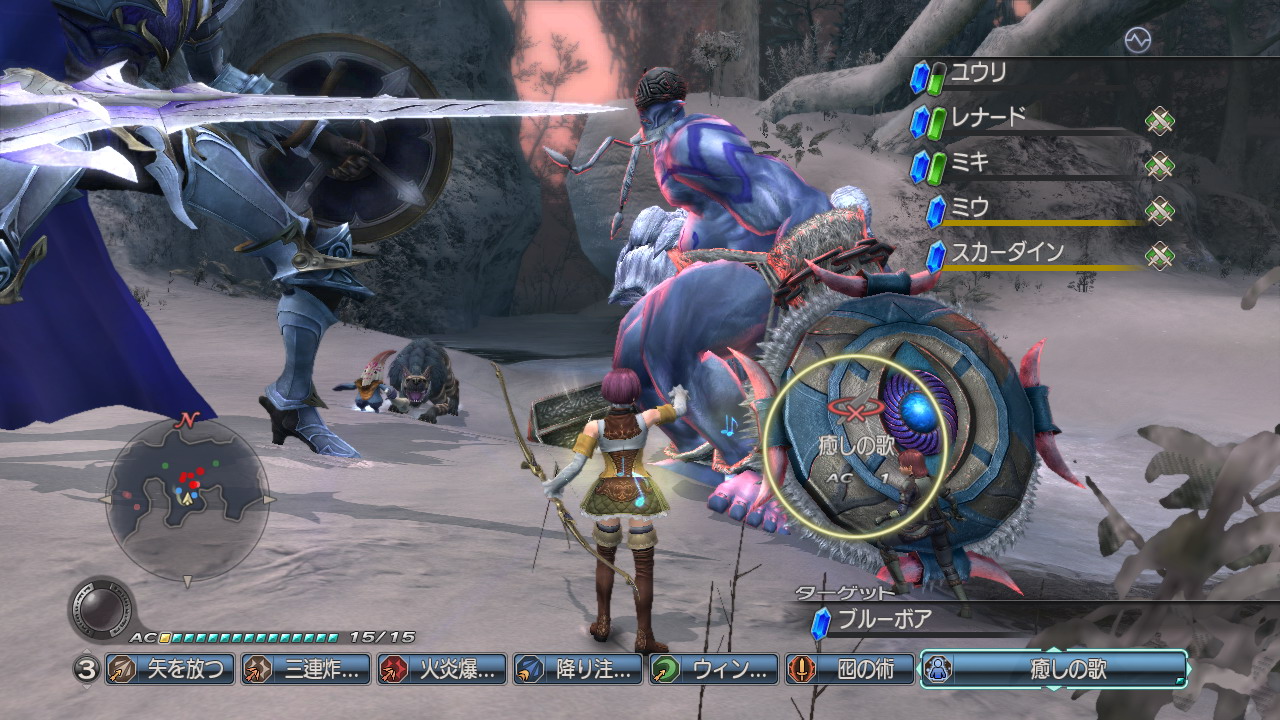Choose the highlighted 癒しの歌 healing song
This screenshot has height=720, width=1280.
click(x=1053, y=669)
